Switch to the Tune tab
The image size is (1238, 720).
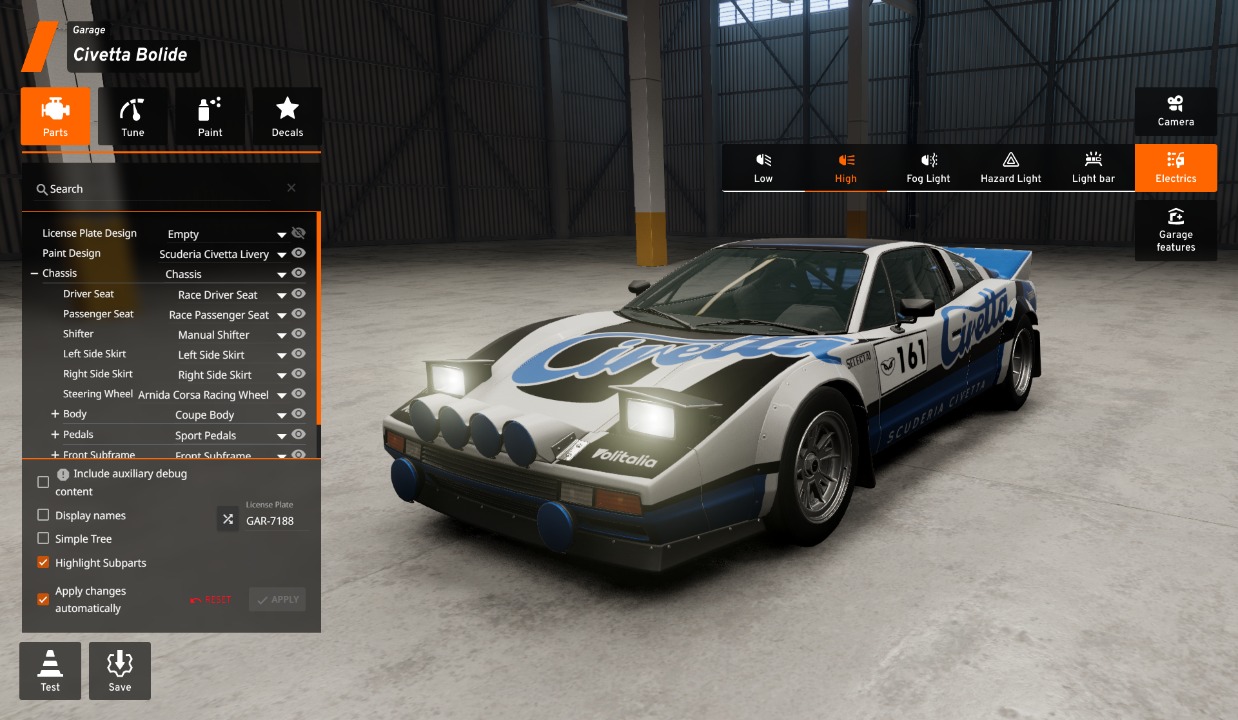[132, 116]
